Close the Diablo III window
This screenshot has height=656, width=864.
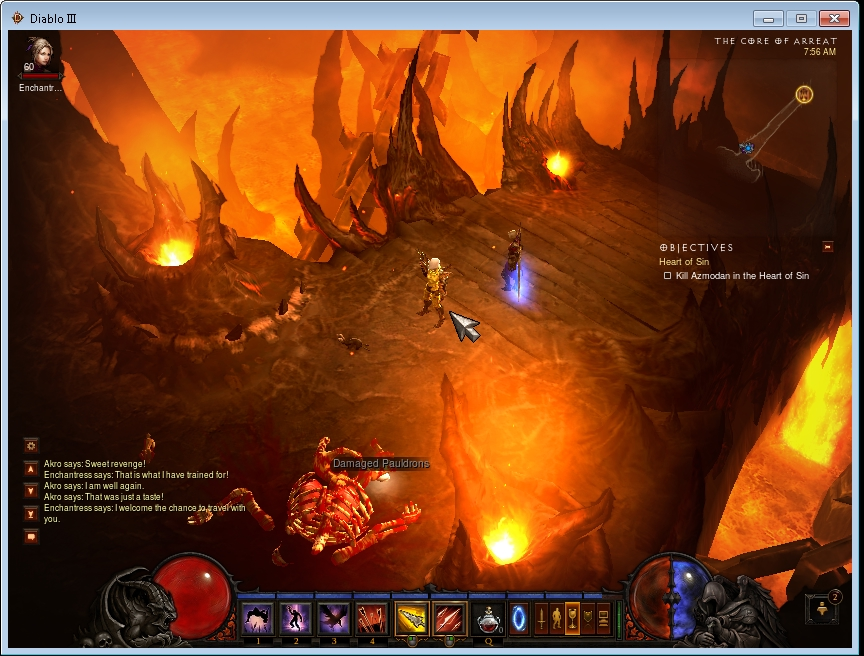coord(833,18)
